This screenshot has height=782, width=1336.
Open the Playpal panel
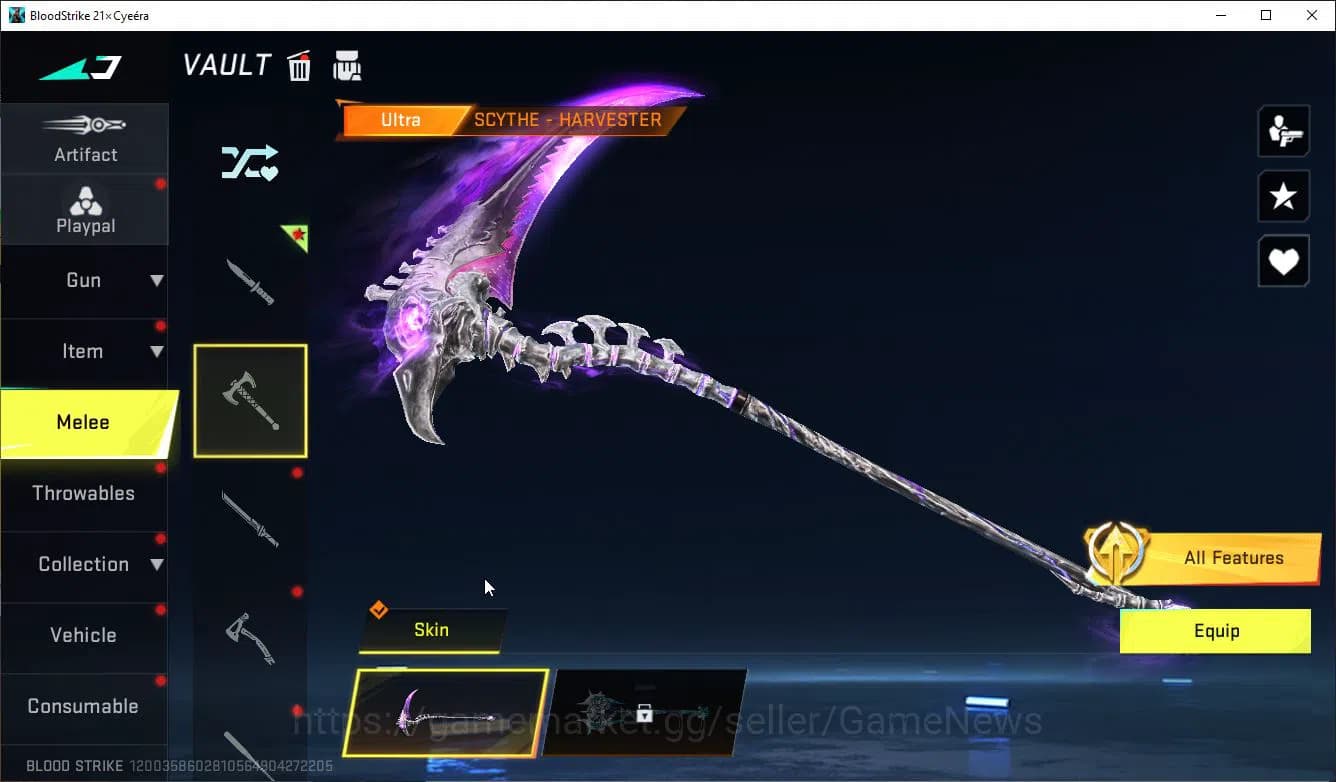point(85,208)
